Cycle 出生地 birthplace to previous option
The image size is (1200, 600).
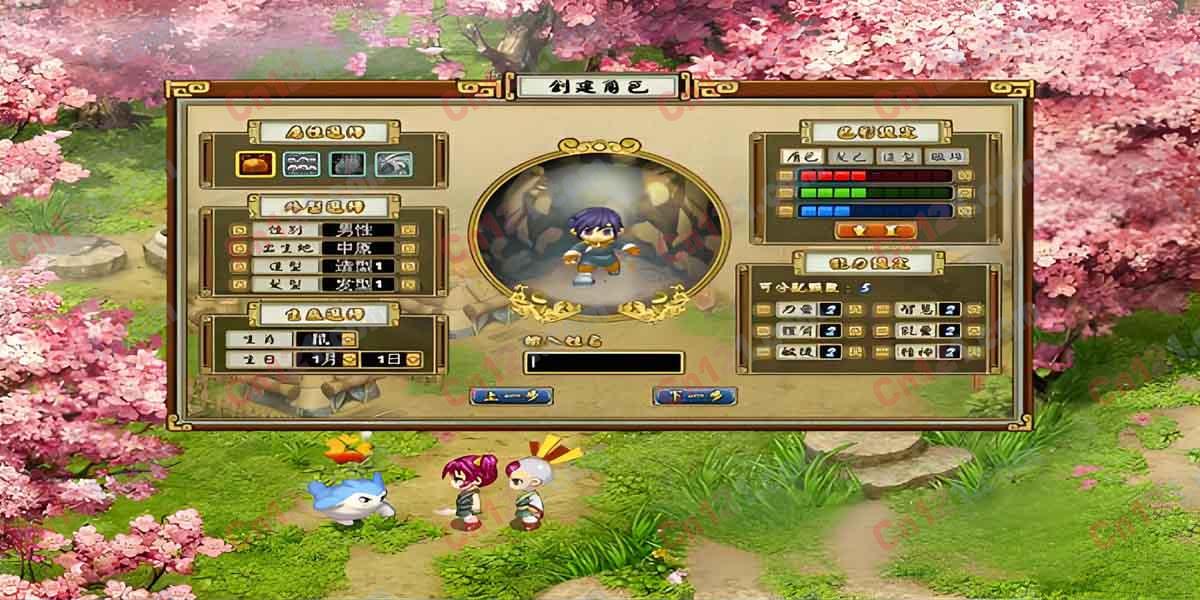point(238,248)
